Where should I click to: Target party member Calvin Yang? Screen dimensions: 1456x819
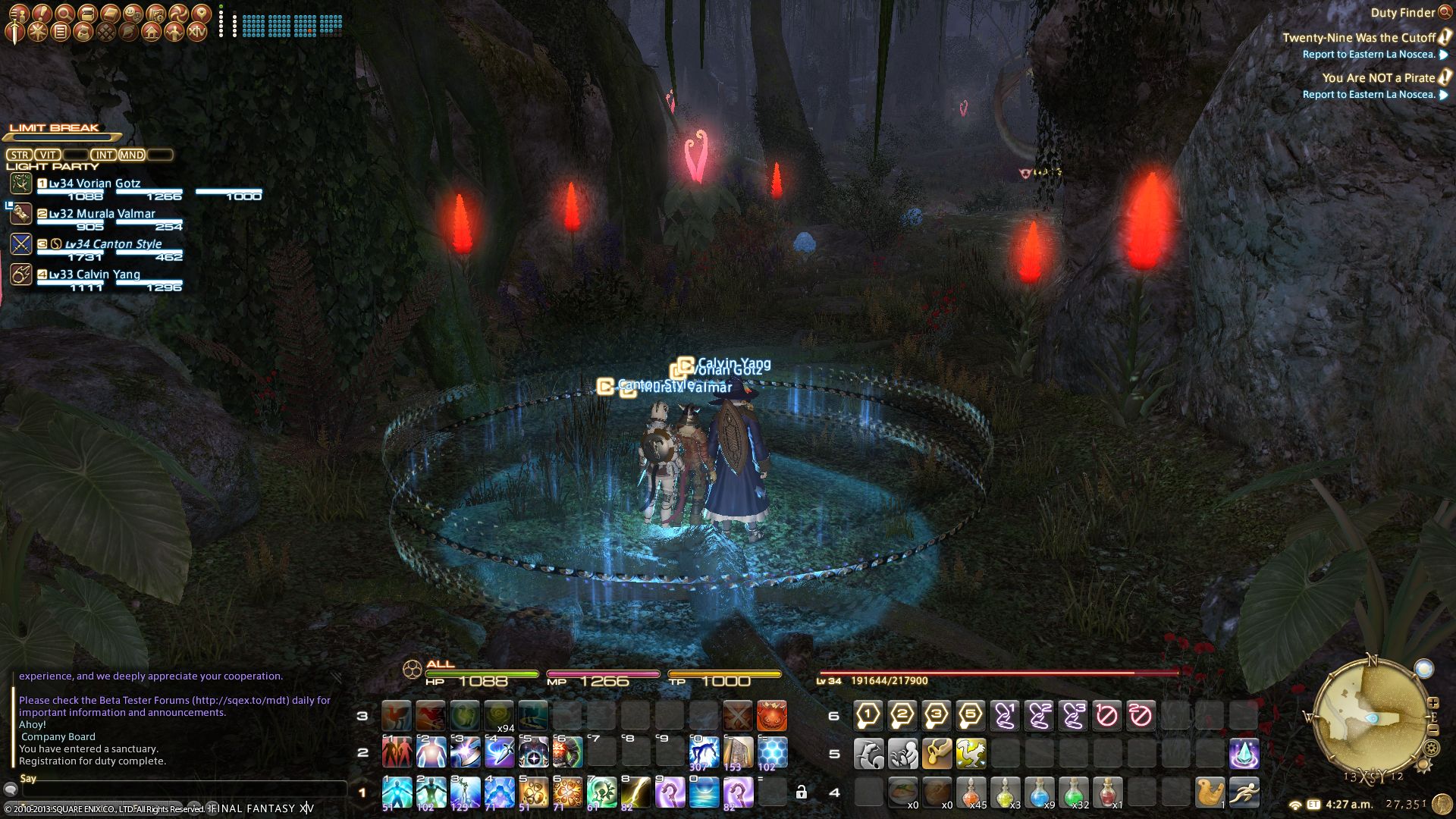pos(95,275)
